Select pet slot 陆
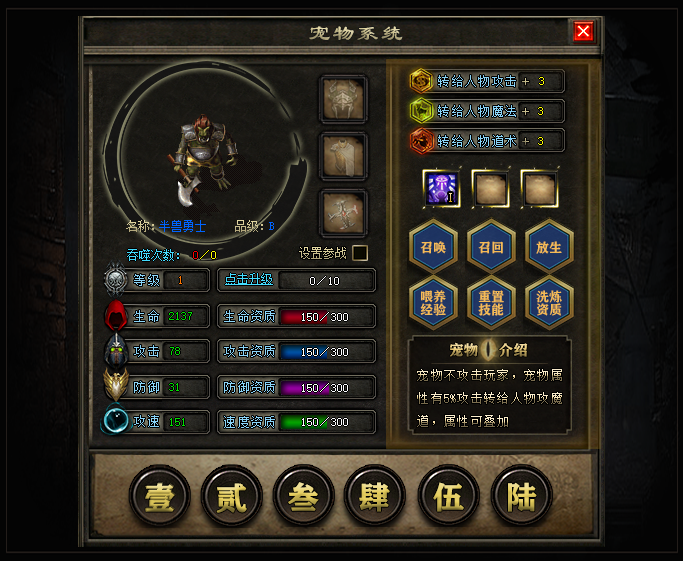This screenshot has width=683, height=561. 521,496
